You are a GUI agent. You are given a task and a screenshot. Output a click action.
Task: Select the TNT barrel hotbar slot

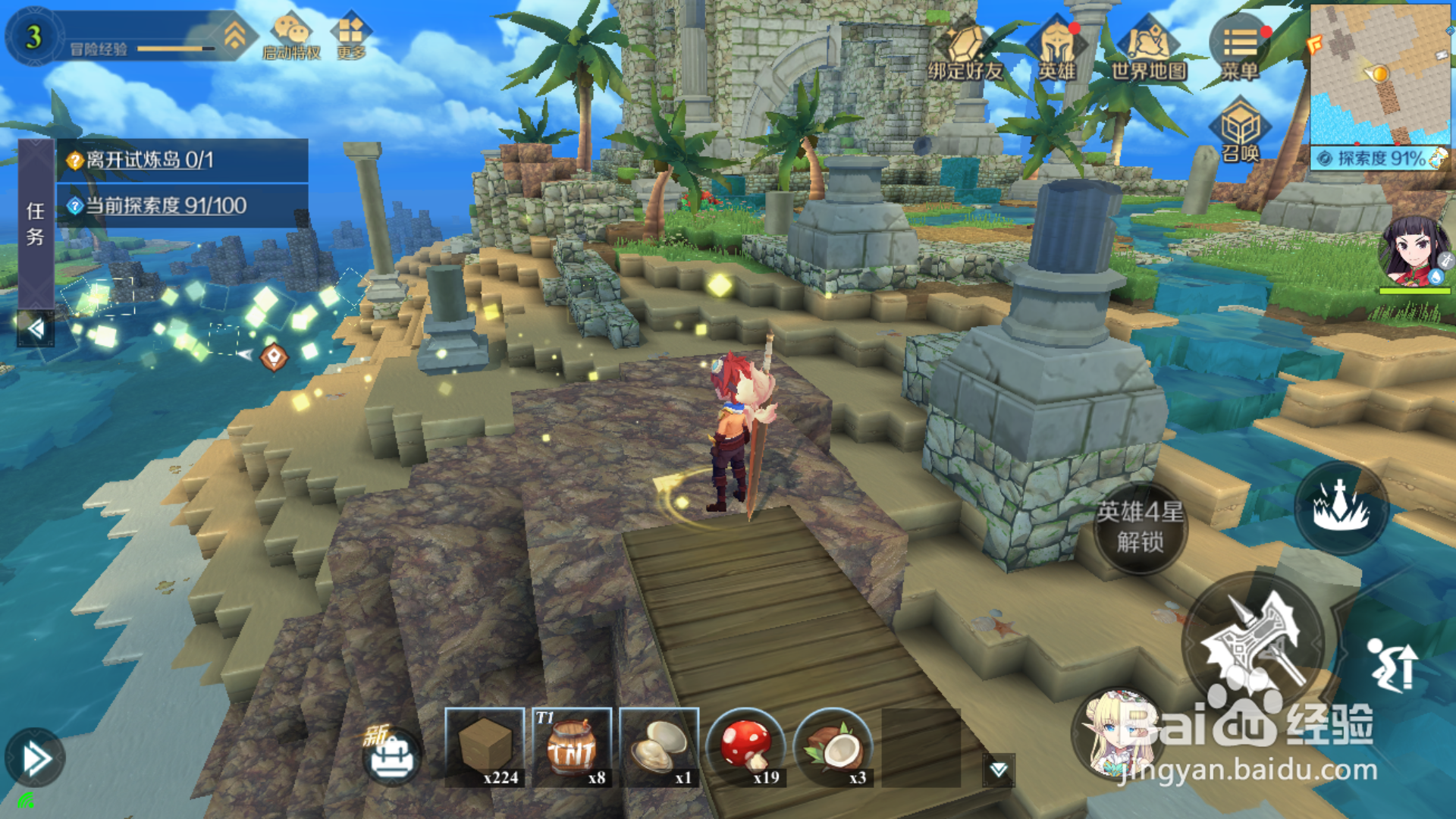tap(572, 747)
